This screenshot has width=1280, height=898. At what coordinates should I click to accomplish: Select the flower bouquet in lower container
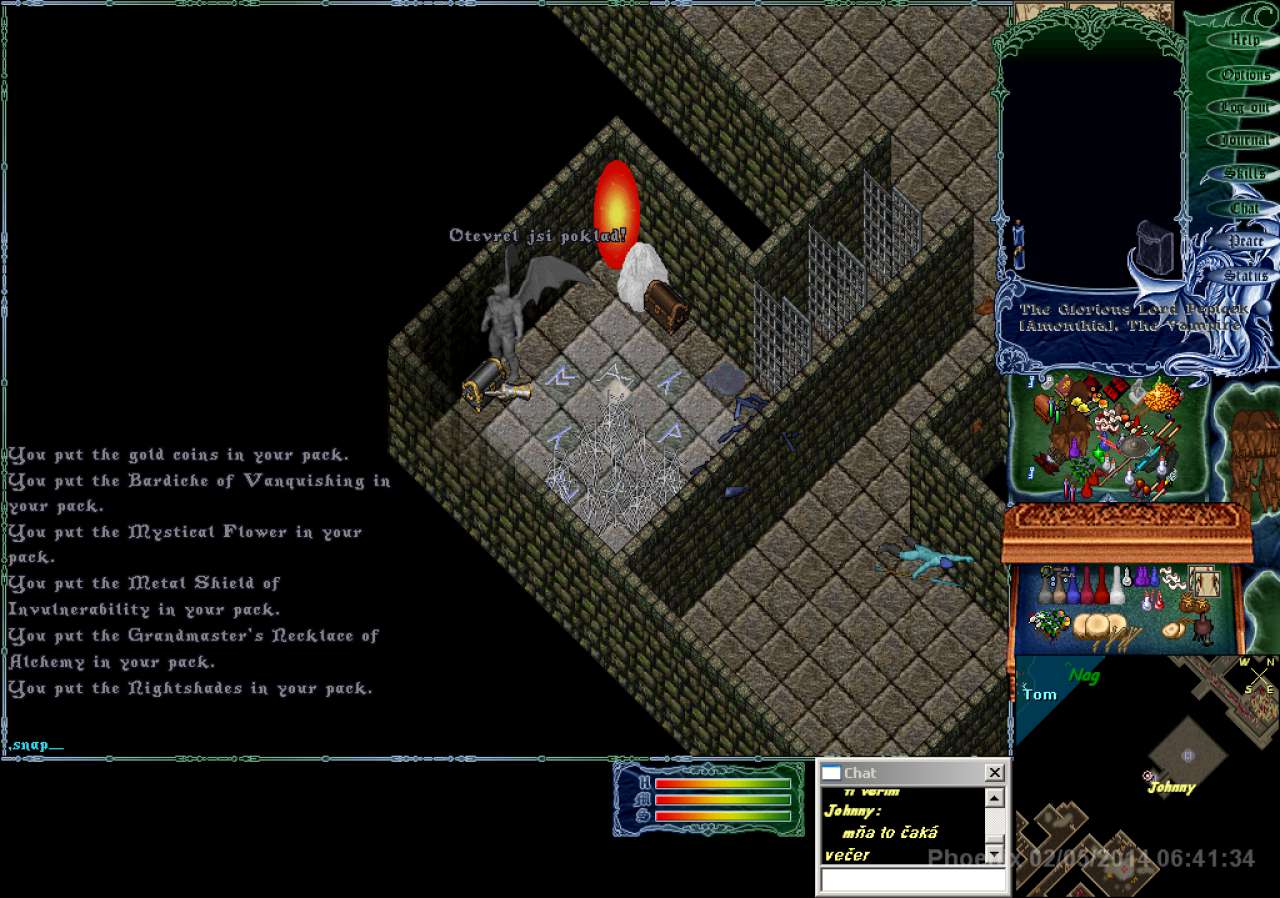[1048, 622]
